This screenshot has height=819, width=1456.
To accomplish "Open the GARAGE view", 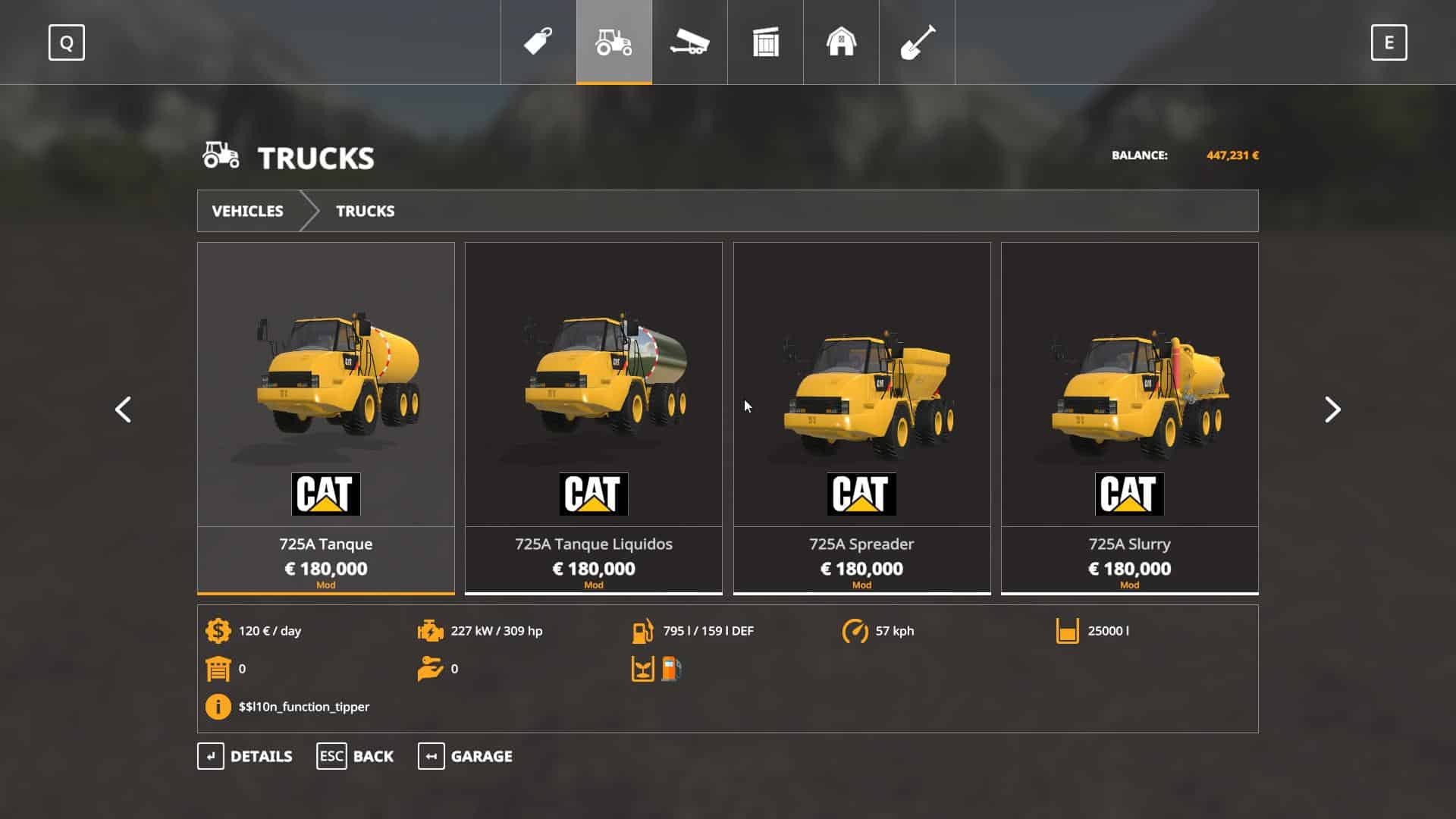I will (465, 756).
